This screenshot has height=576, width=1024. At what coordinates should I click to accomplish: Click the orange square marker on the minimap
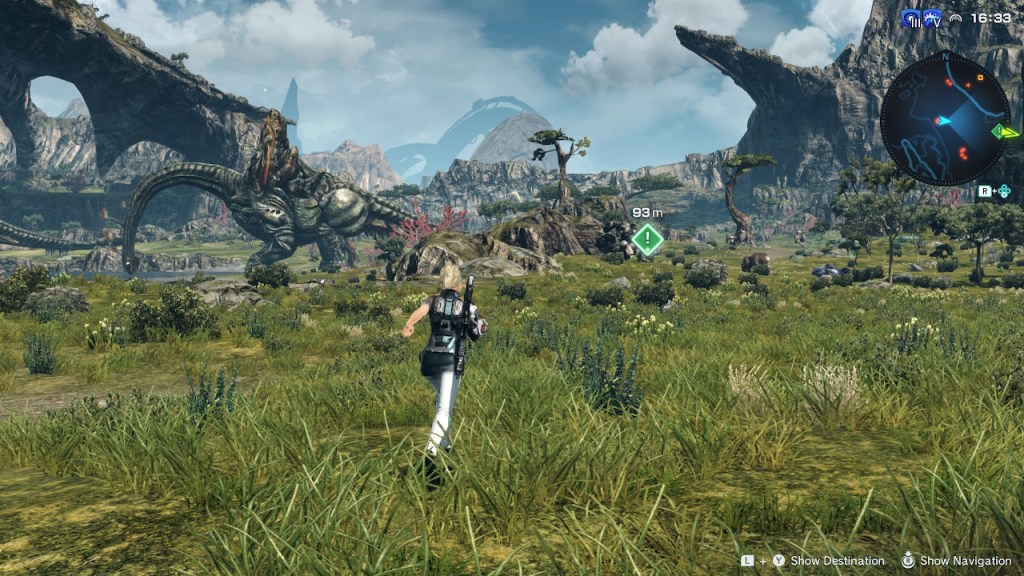tap(979, 76)
